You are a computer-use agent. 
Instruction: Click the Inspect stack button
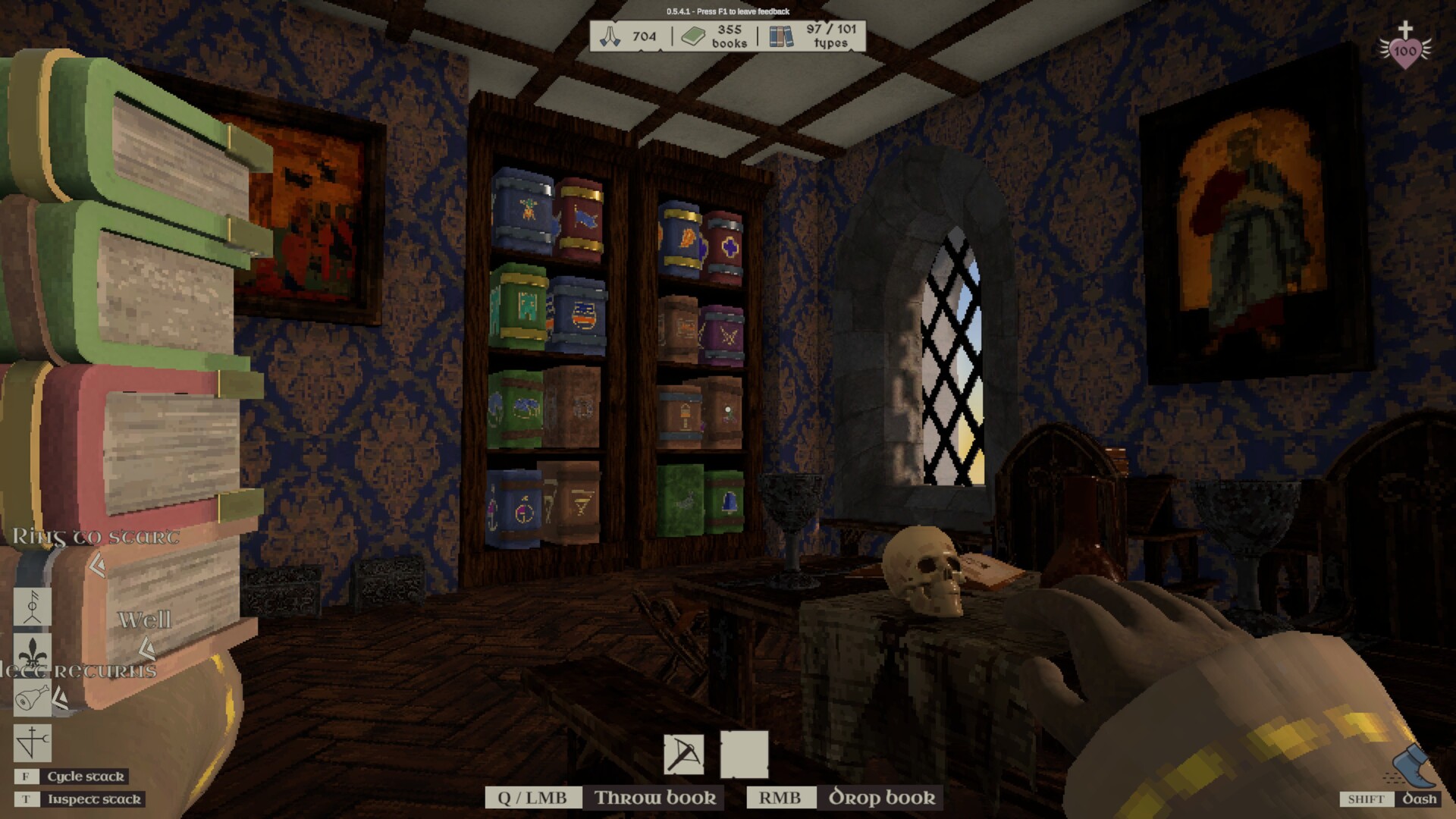pyautogui.click(x=93, y=799)
